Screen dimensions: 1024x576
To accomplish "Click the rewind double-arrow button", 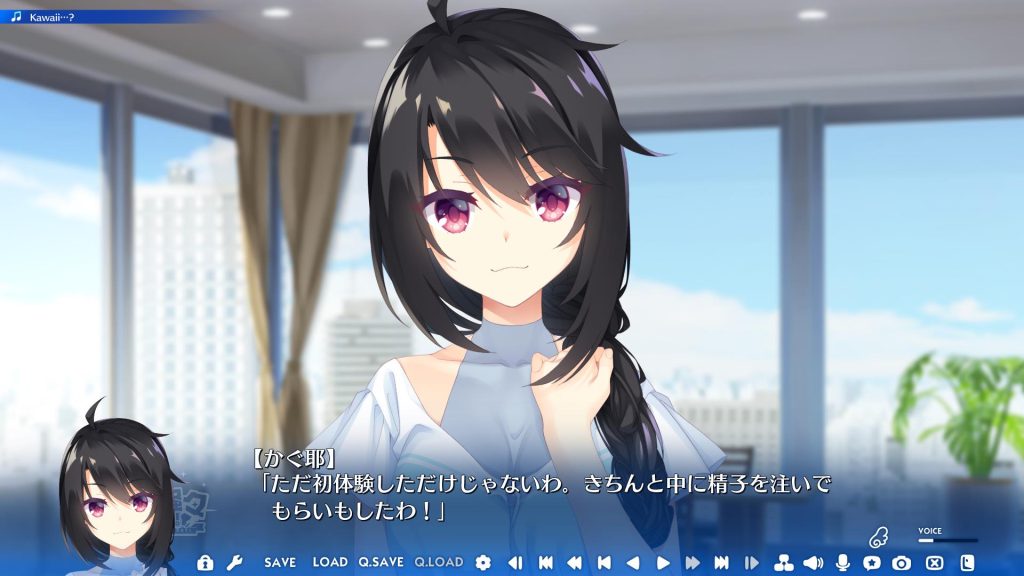I will pyautogui.click(x=575, y=563).
